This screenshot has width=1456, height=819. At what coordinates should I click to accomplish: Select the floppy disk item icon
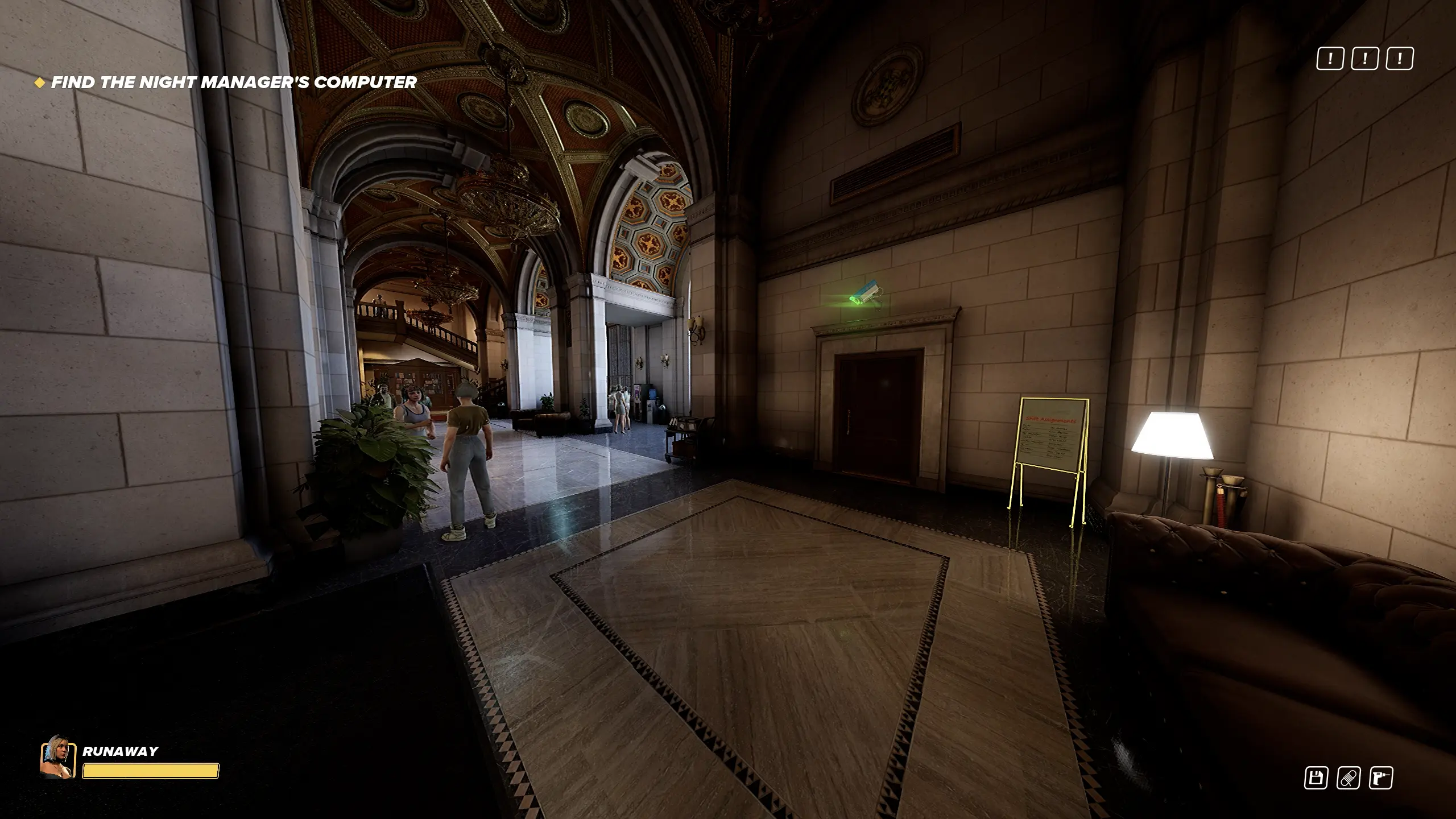coord(1316,778)
